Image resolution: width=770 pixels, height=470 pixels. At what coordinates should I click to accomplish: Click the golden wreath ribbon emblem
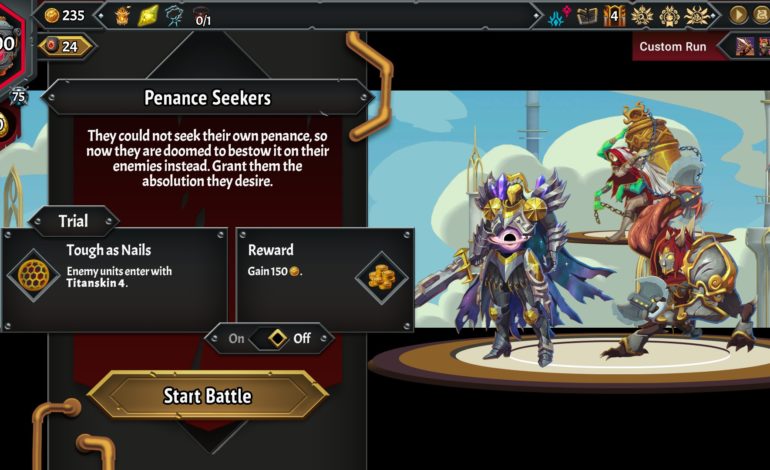click(x=670, y=15)
